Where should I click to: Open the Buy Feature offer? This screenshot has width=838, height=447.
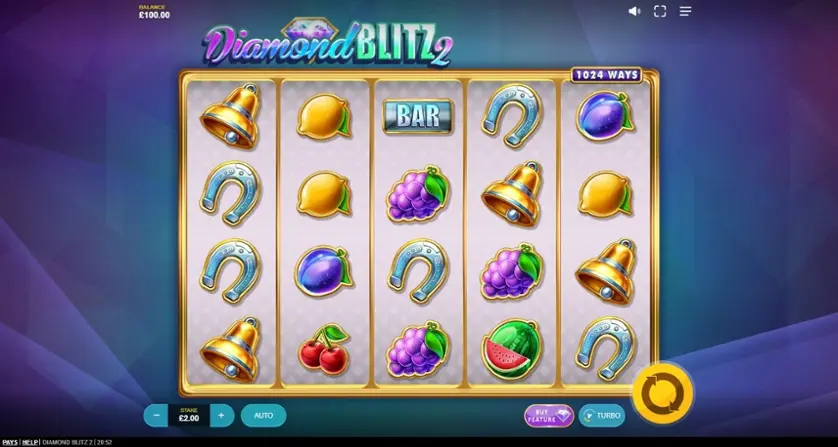click(x=548, y=415)
